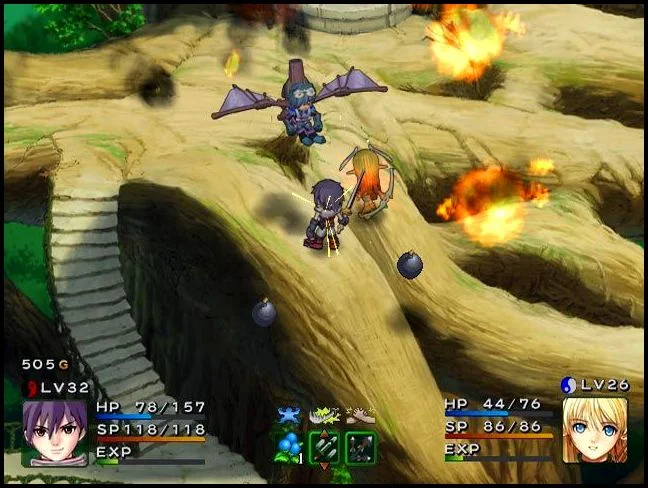Select the dashing boot action icon
648x488 pixels.
pyautogui.click(x=360, y=414)
